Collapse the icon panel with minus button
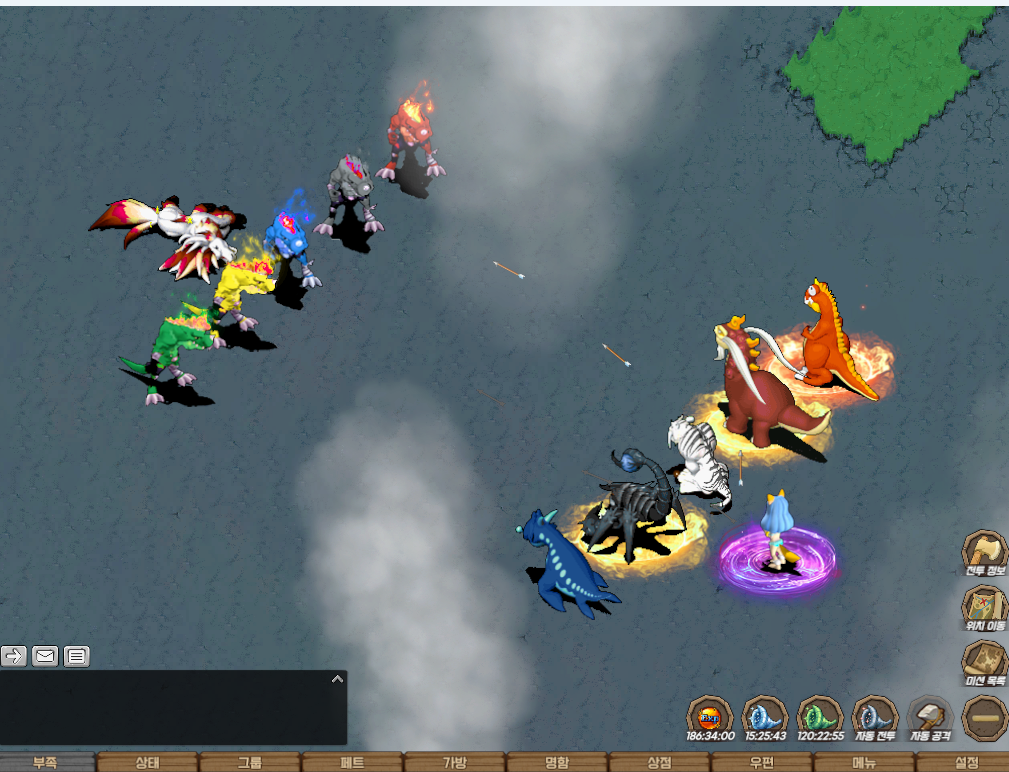The image size is (1009, 772). point(984,717)
